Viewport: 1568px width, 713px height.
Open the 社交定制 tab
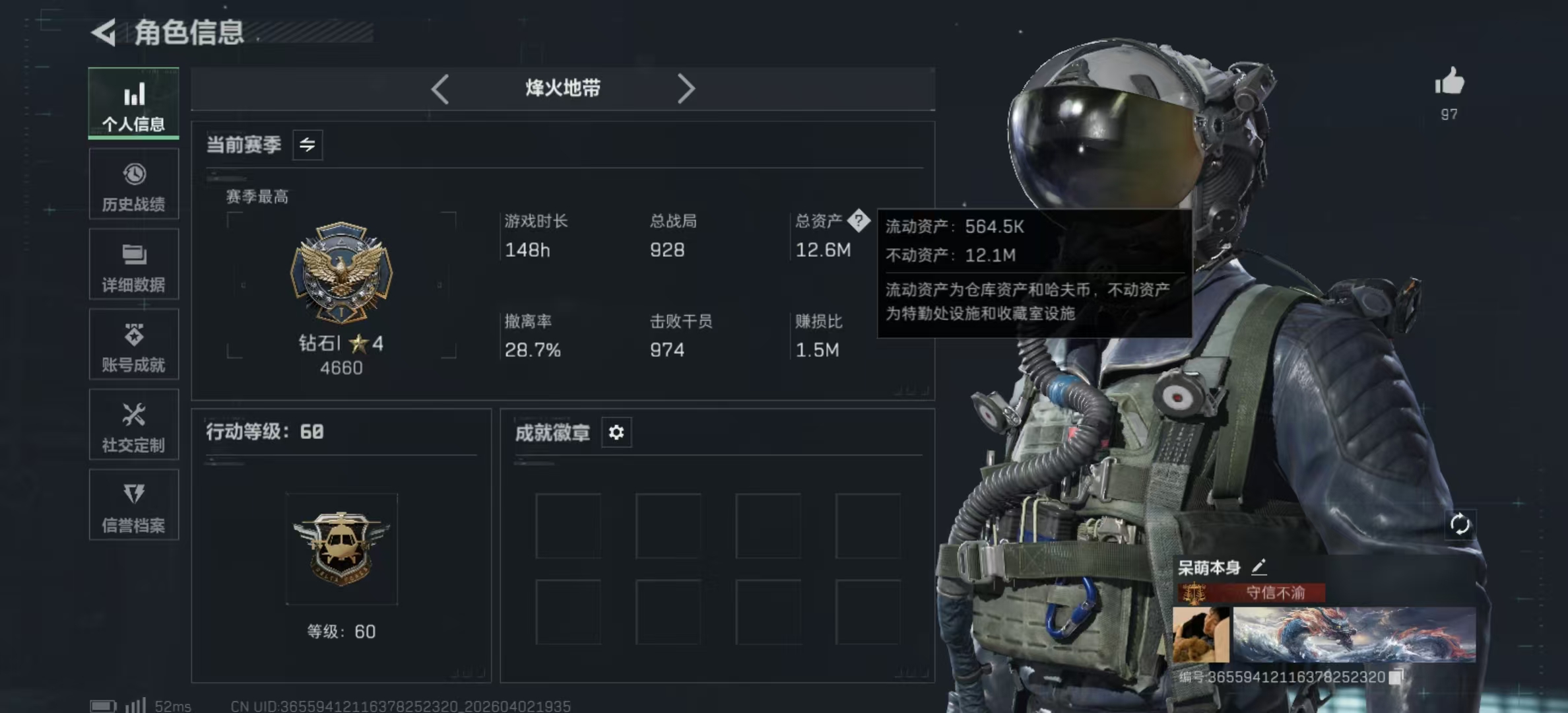[133, 425]
